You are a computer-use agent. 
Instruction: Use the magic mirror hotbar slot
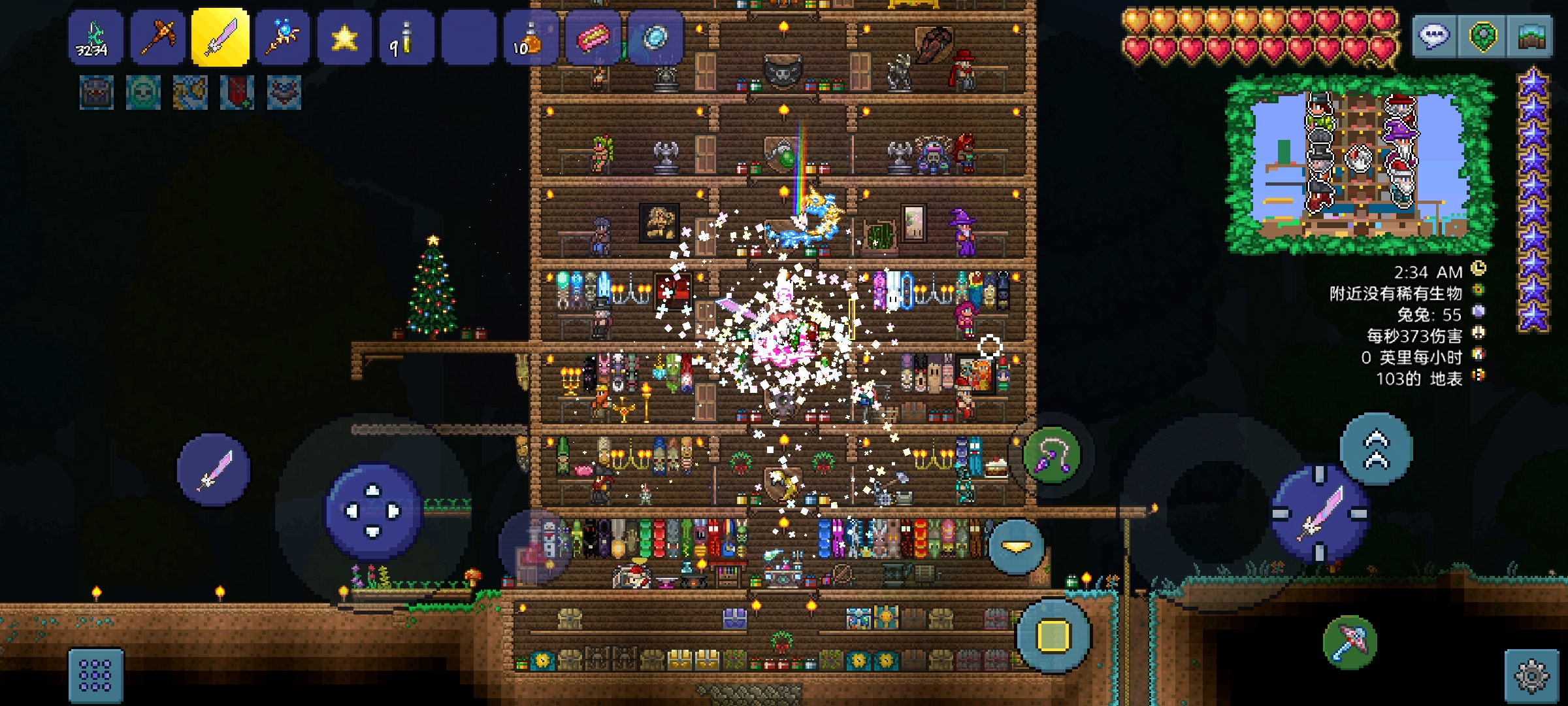[655, 38]
